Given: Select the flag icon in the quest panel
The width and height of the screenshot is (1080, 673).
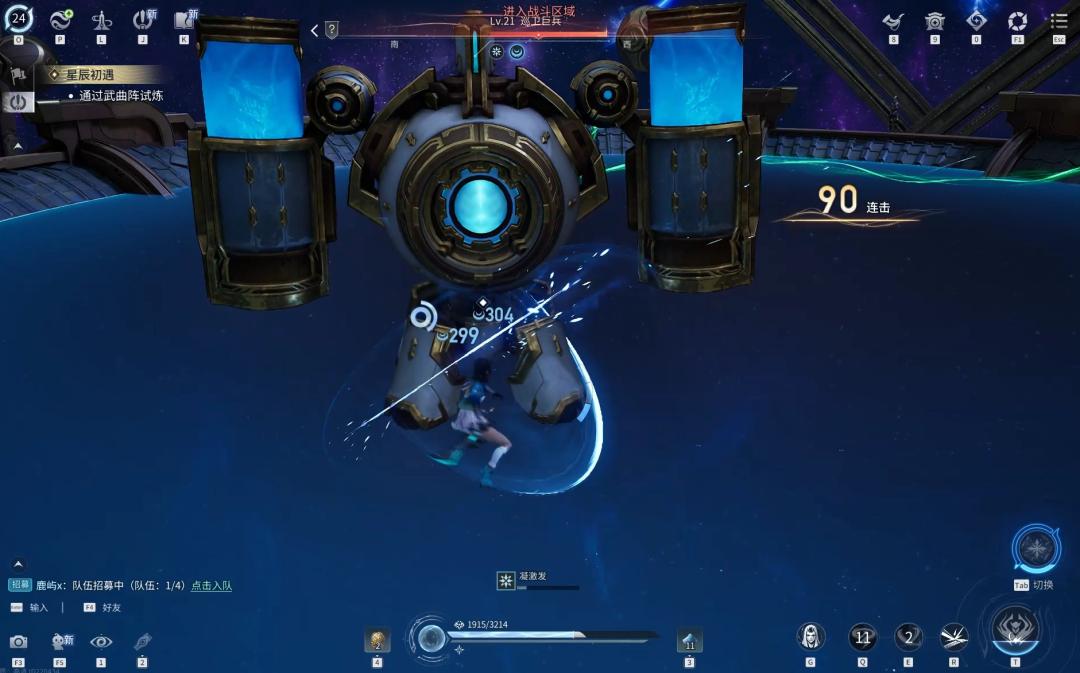Looking at the screenshot, I should [18, 75].
